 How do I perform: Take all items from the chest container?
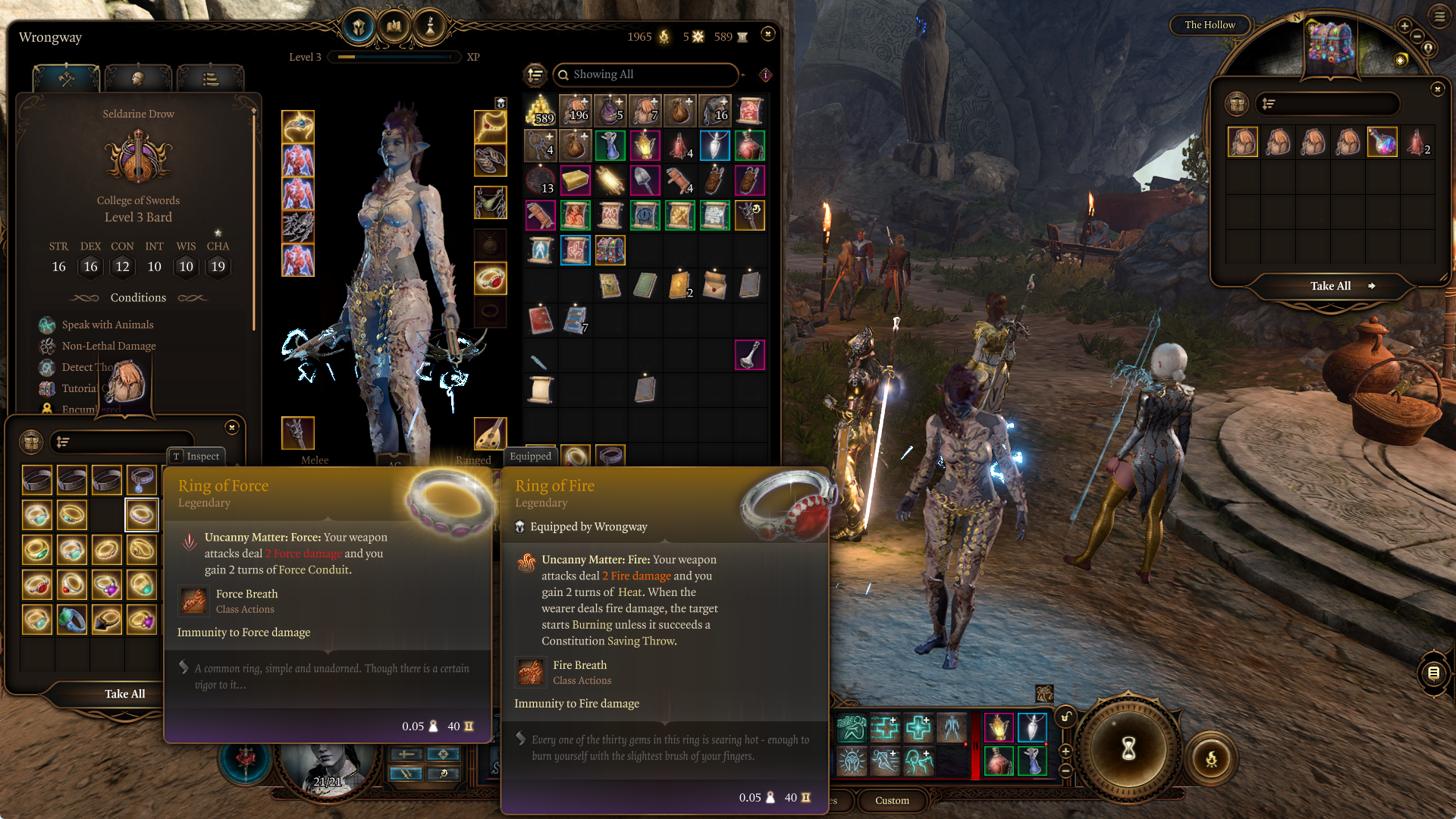1331,286
